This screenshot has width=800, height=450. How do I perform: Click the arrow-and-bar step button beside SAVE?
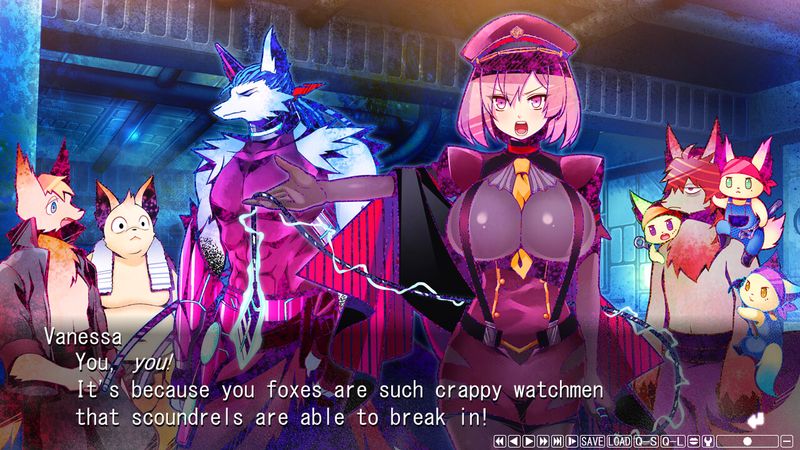(x=572, y=441)
